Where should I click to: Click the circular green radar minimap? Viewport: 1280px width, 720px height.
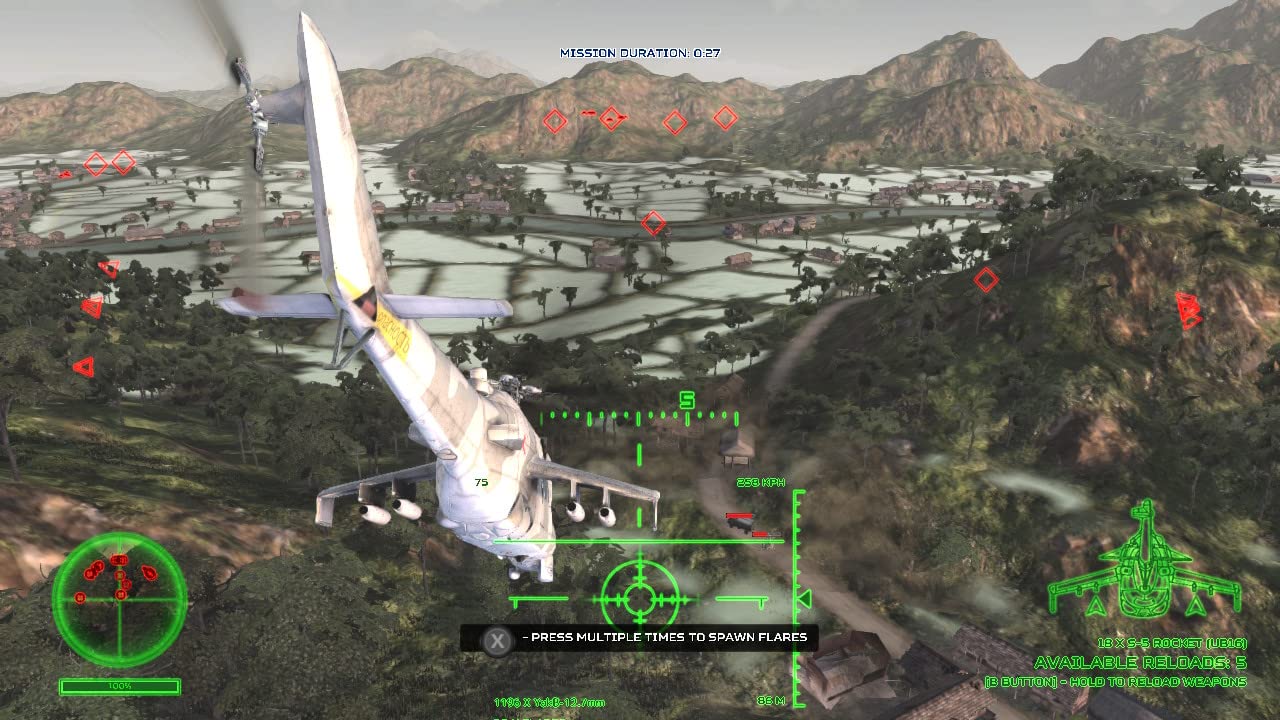point(119,599)
